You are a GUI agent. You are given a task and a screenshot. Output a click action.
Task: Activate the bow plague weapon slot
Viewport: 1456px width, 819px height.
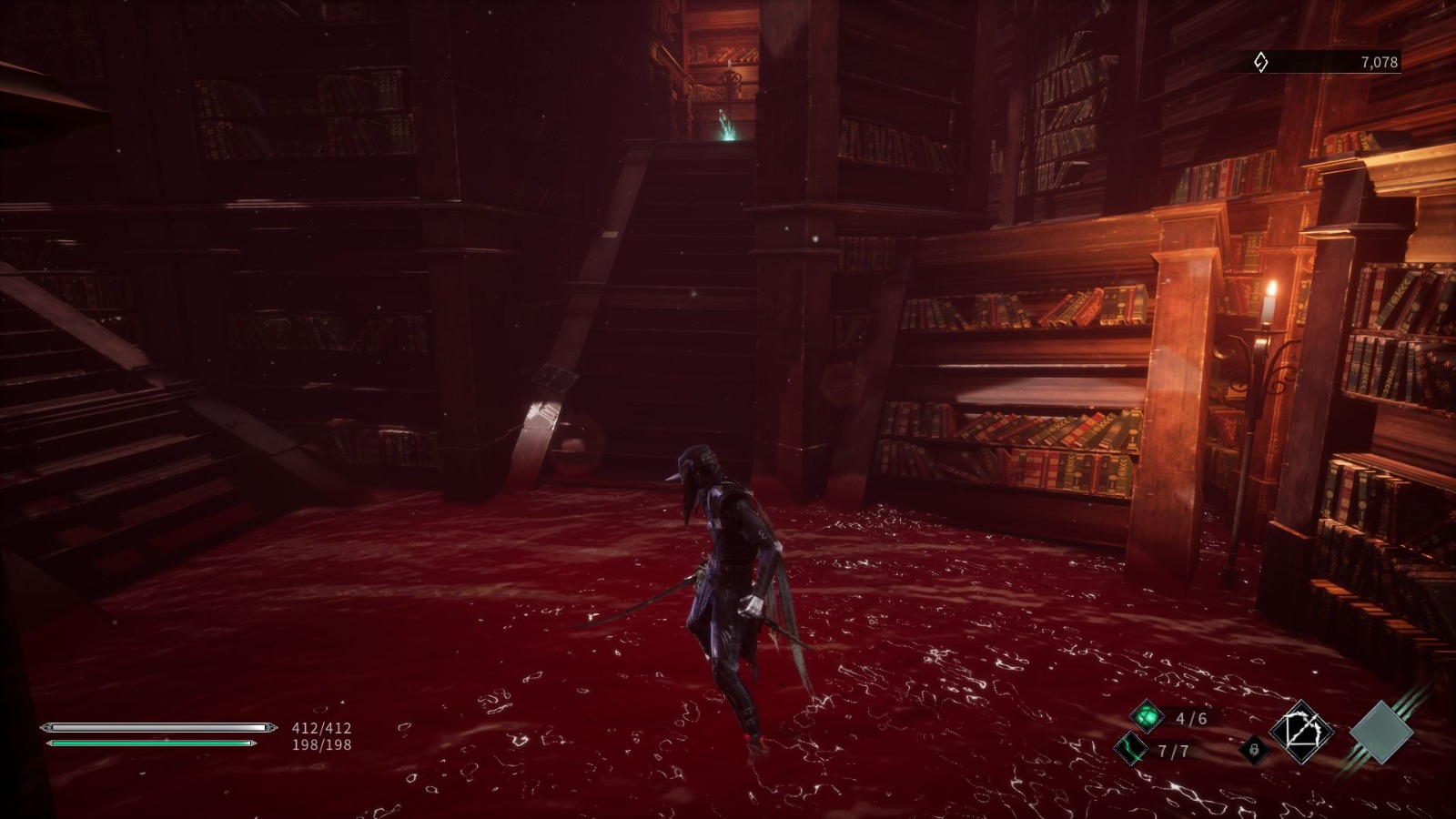(1300, 732)
